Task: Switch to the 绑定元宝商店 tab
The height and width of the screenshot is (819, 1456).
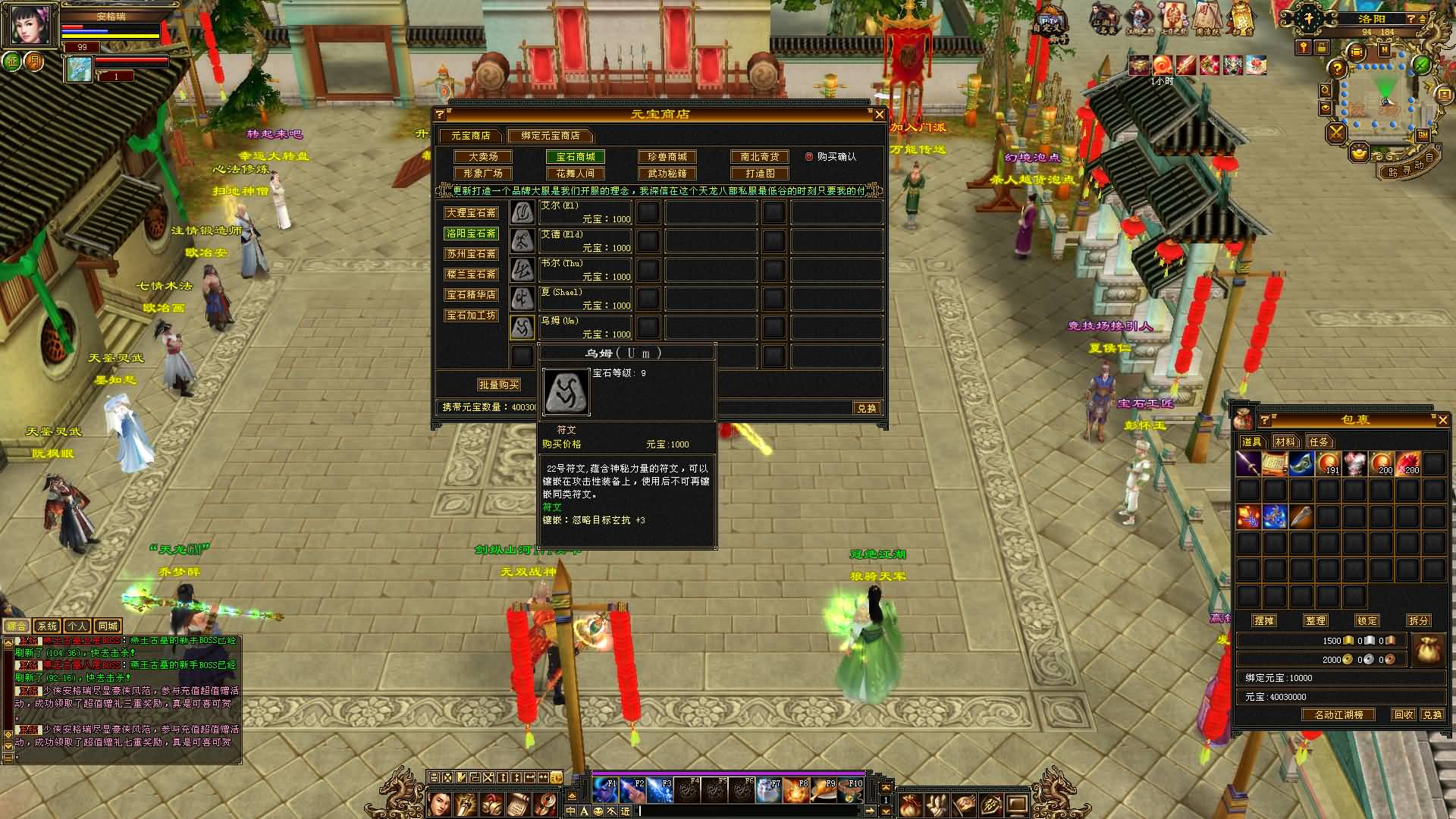Action: click(x=550, y=136)
